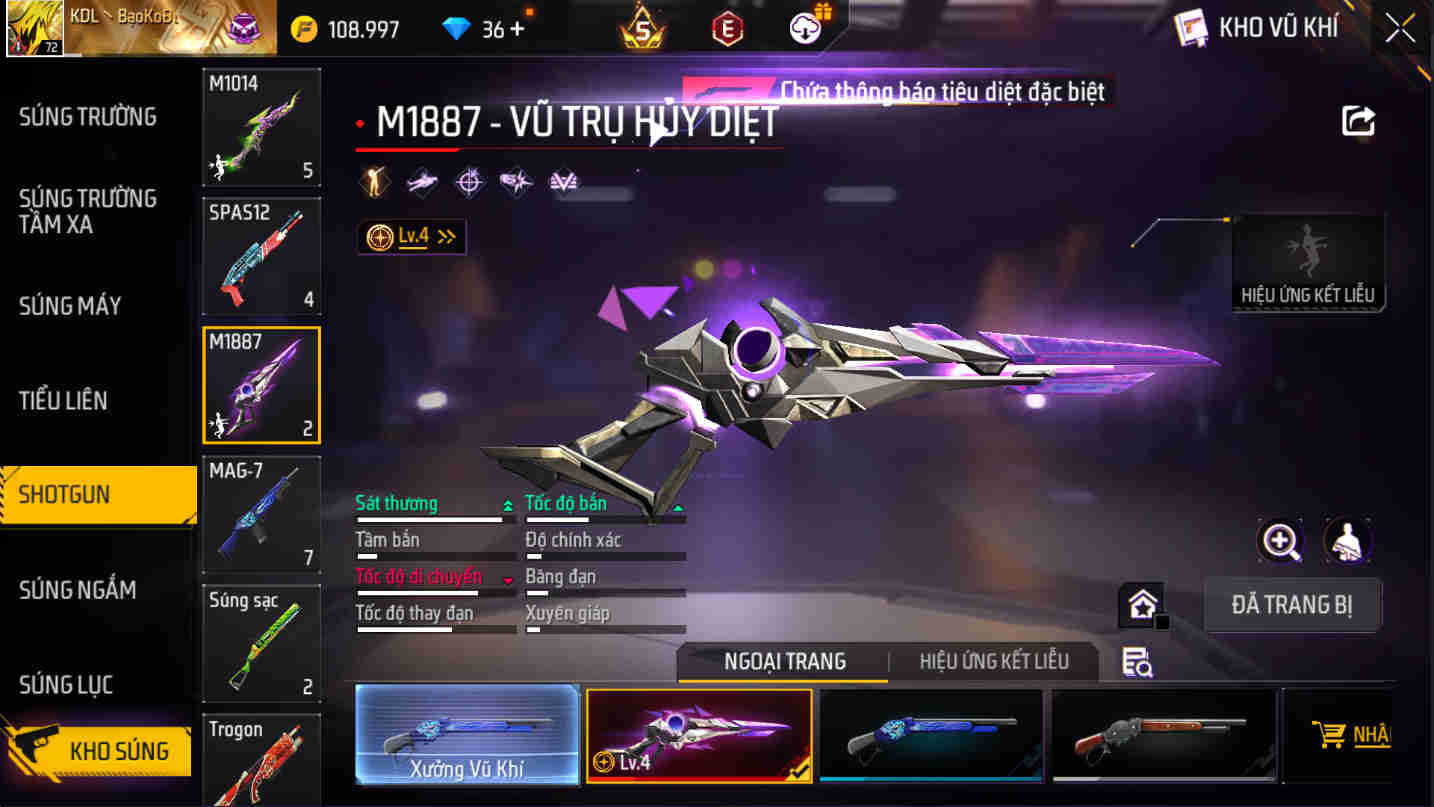This screenshot has height=807, width=1434.
Task: Choose the Lv.4 skin thumbnail at the bottom
Action: [699, 737]
